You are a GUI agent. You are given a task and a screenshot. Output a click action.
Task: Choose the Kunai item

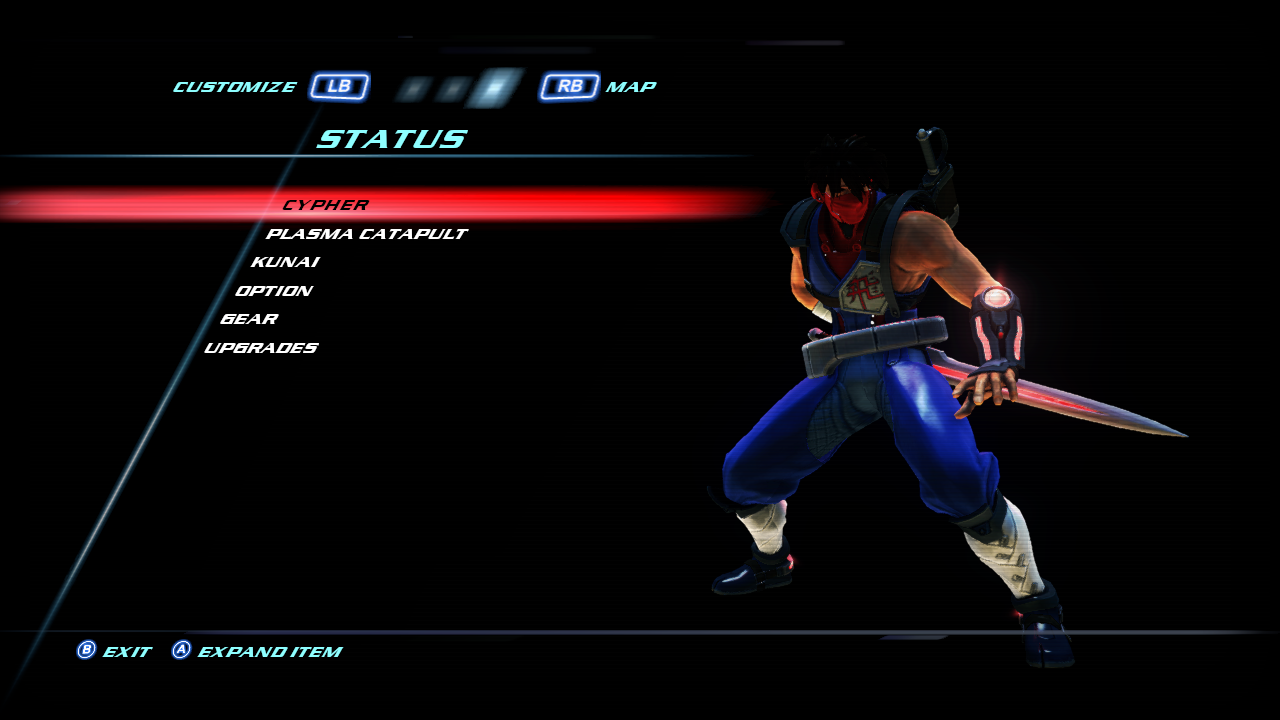(285, 262)
